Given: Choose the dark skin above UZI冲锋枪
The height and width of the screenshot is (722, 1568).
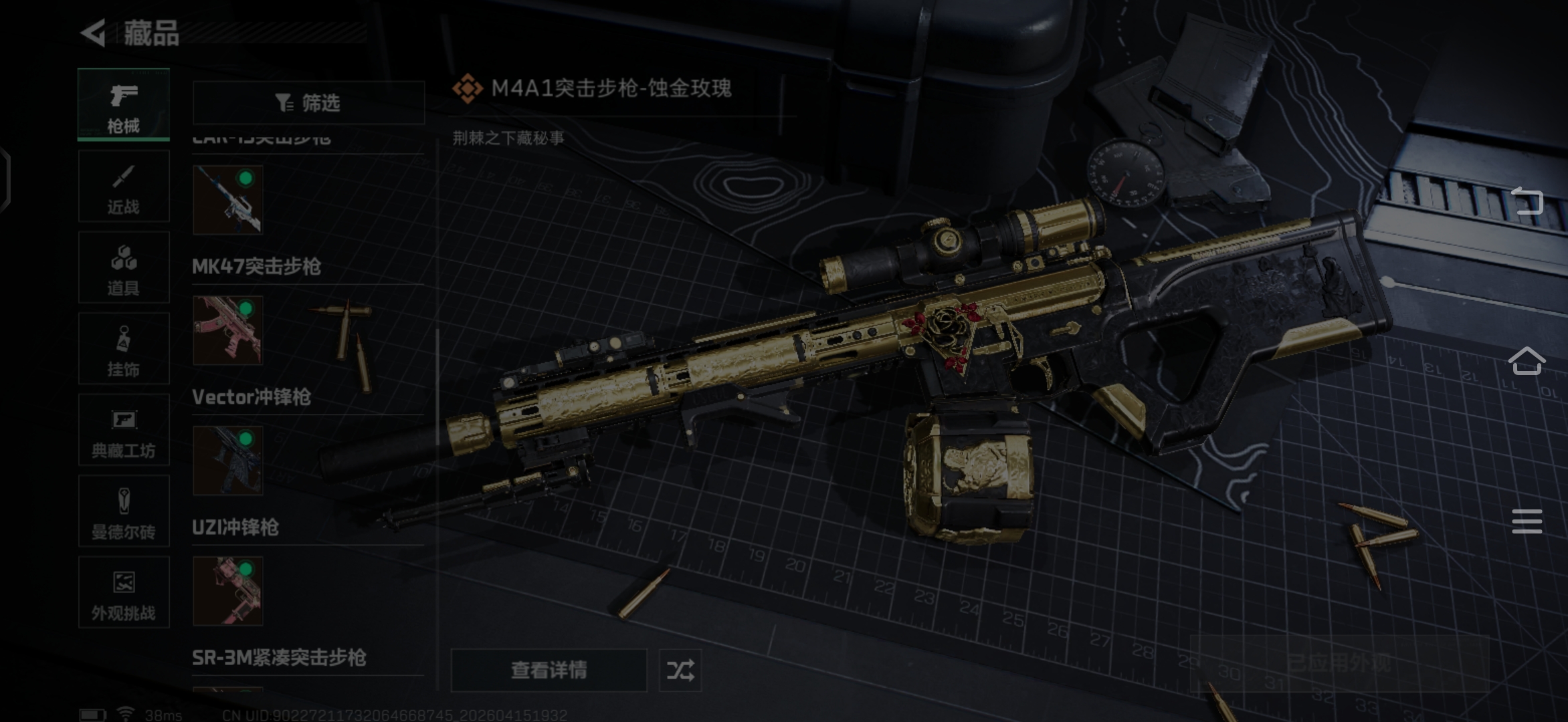Looking at the screenshot, I should coord(227,461).
